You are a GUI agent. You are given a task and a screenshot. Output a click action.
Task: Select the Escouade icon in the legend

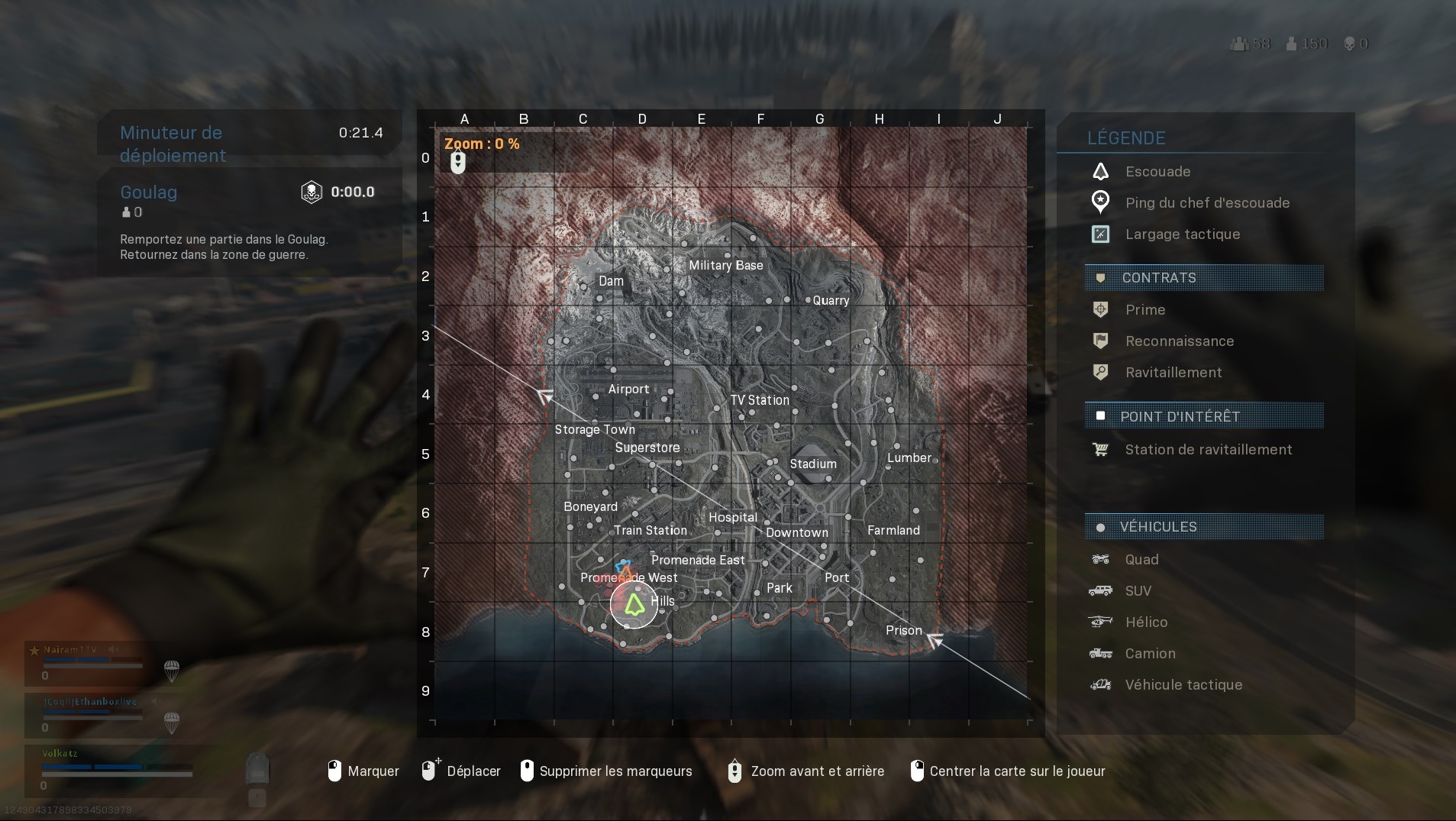pyautogui.click(x=1102, y=171)
